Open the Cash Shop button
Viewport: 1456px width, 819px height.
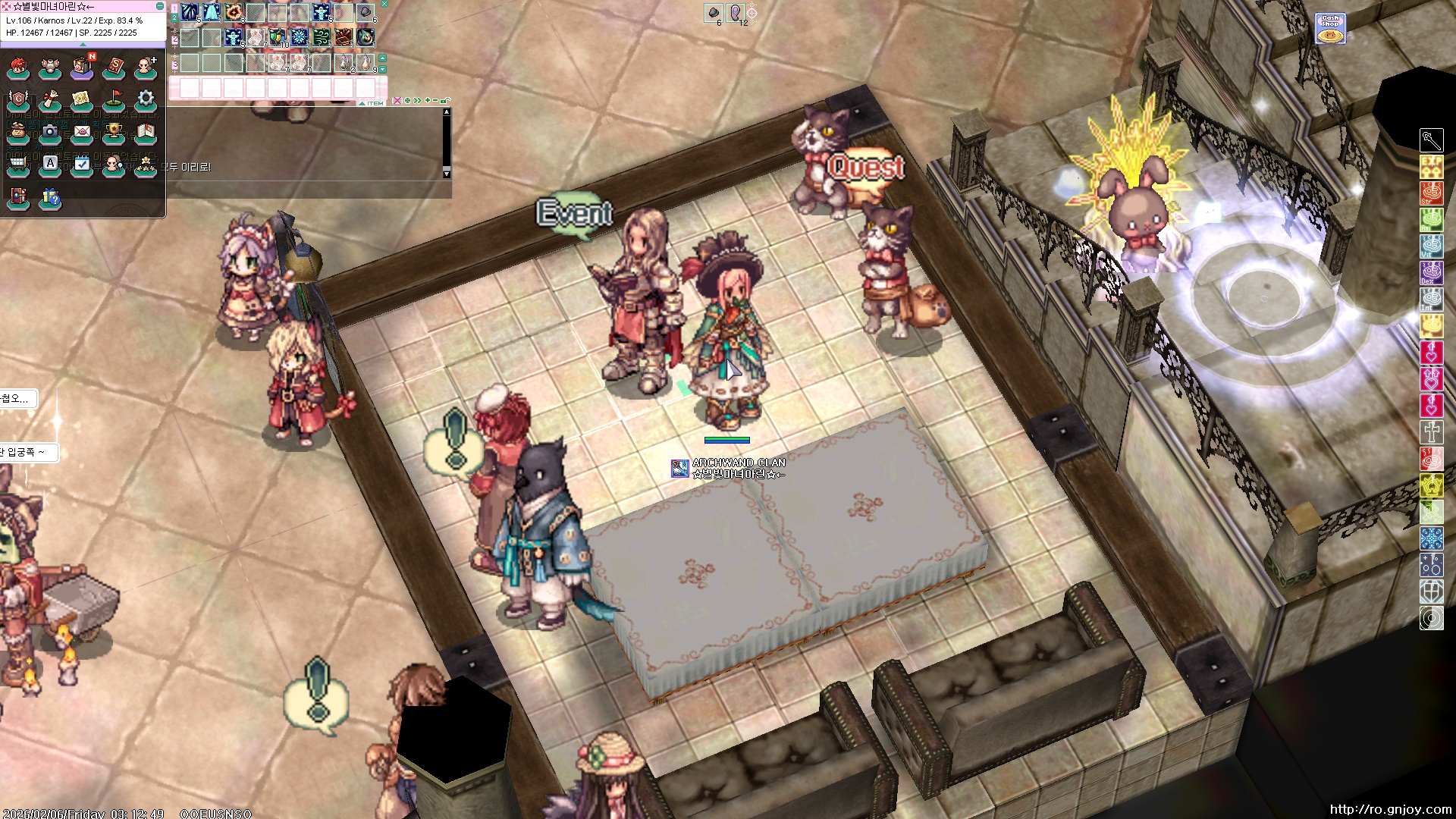click(1330, 29)
